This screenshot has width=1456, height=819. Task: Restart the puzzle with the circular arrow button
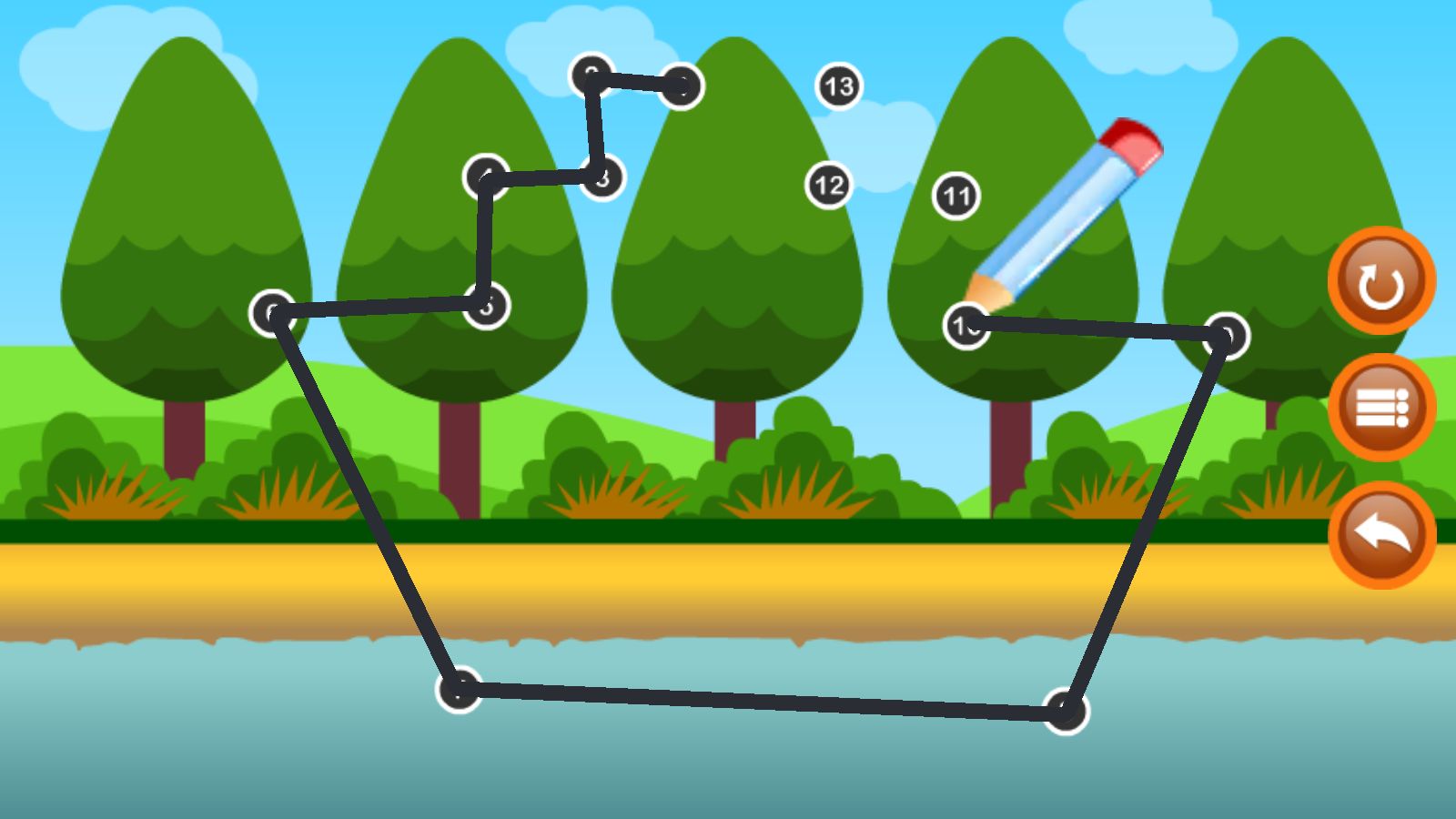coord(1381,281)
